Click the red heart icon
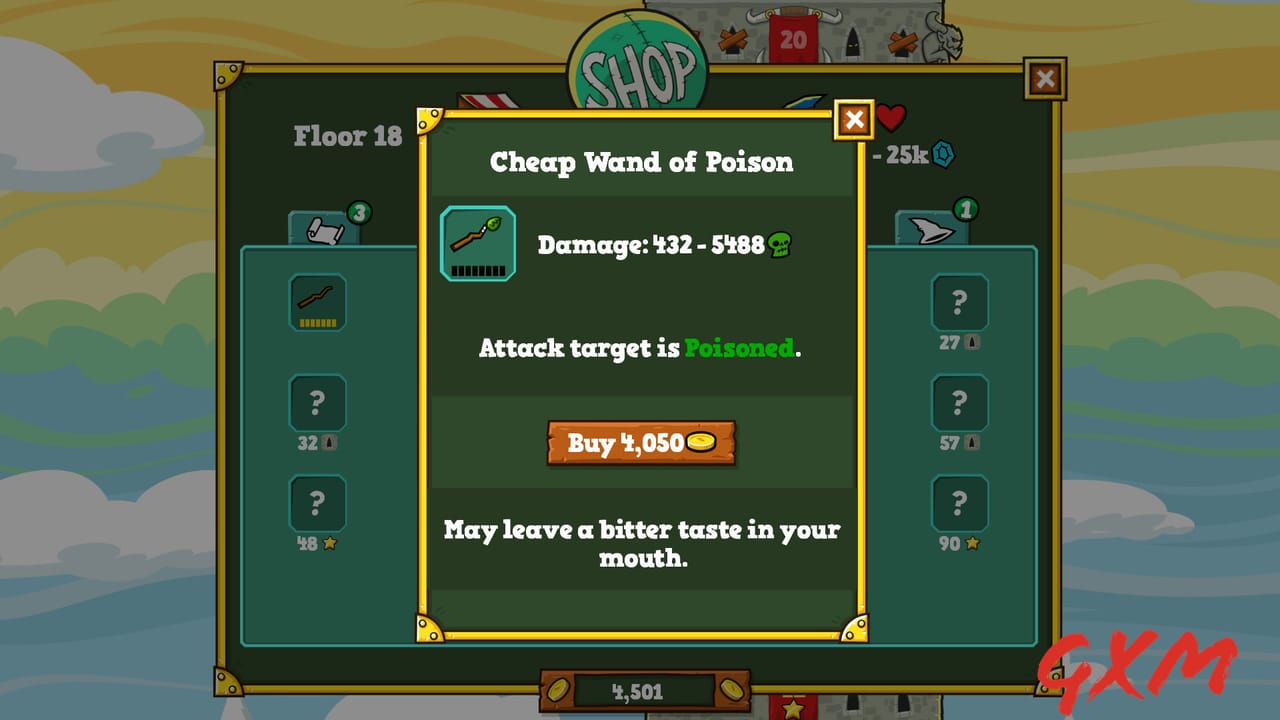Screen dimensions: 1280x720 pyautogui.click(x=893, y=119)
